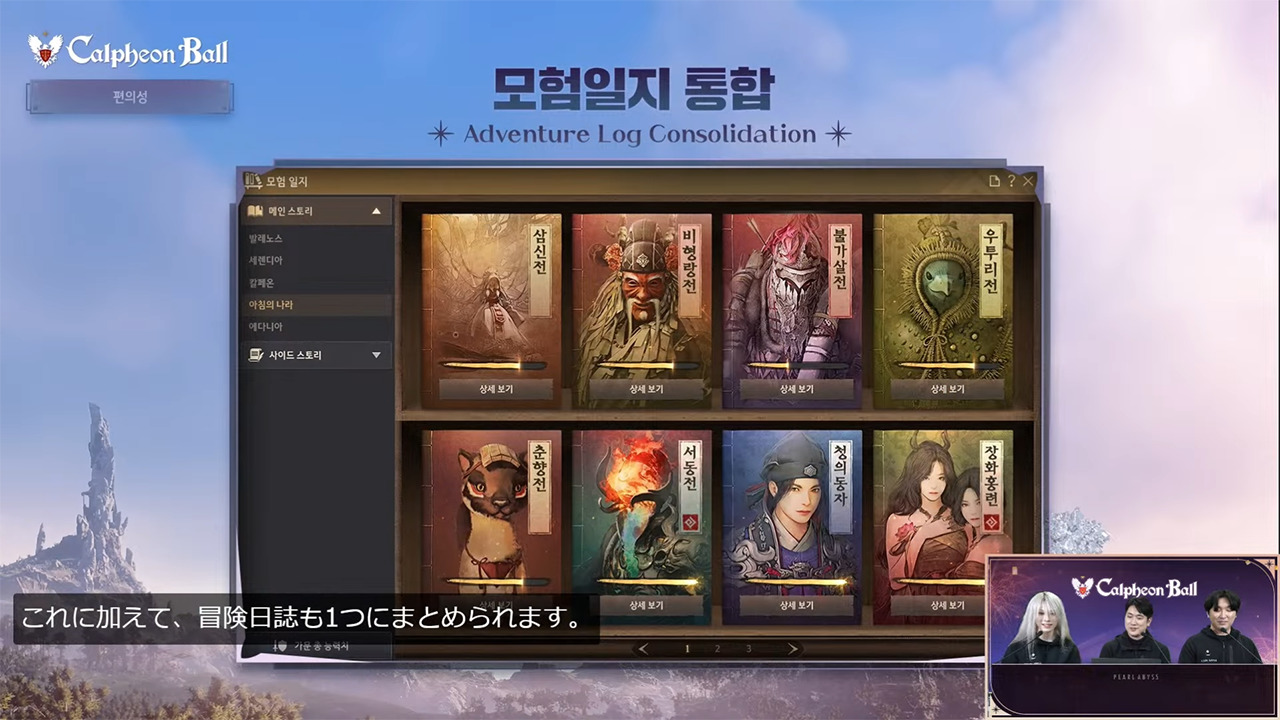Viewport: 1280px width, 720px height.
Task: Go to the previous page of books
Action: [643, 648]
